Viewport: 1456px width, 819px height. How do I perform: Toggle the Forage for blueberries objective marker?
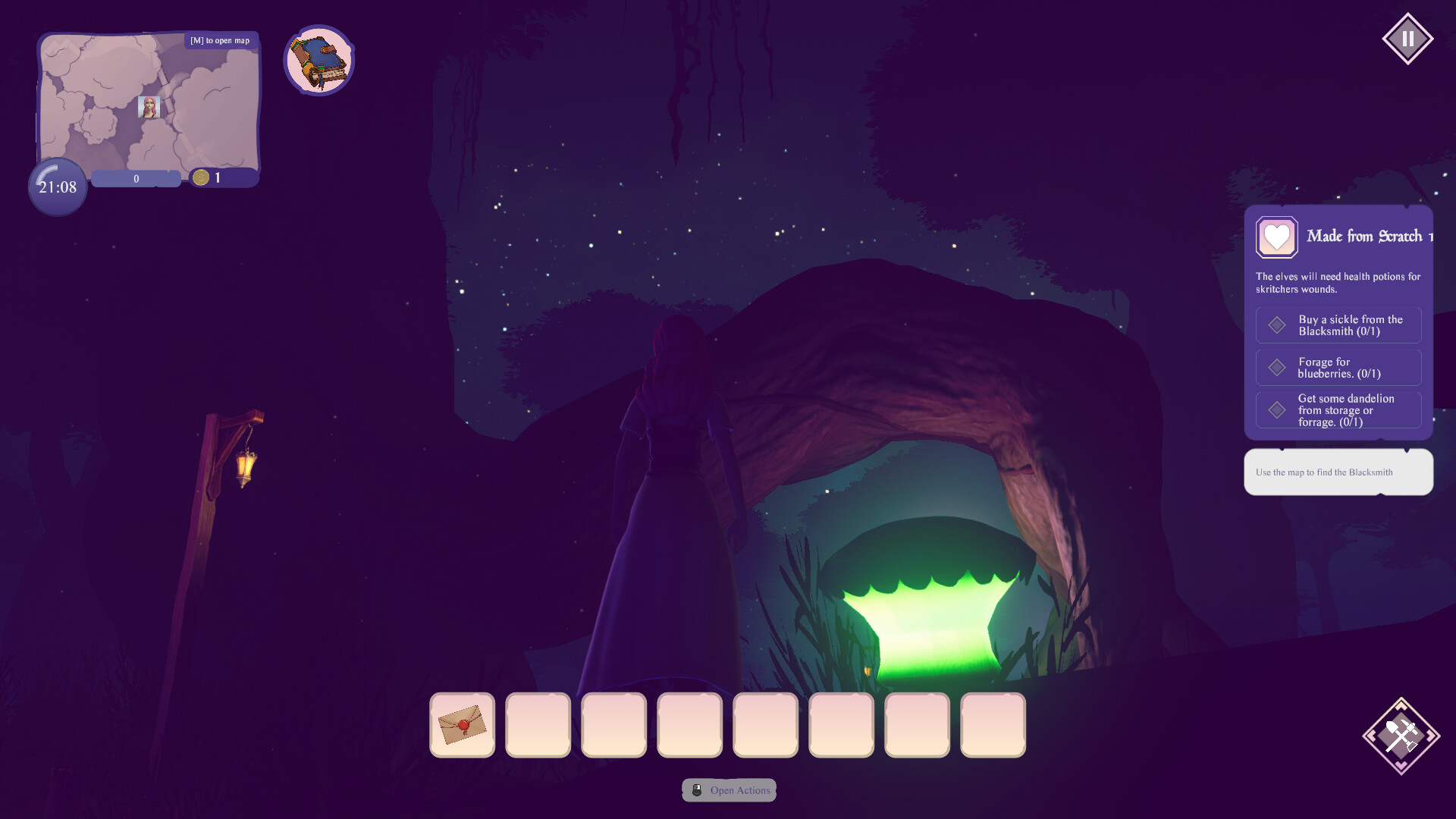(x=1277, y=367)
